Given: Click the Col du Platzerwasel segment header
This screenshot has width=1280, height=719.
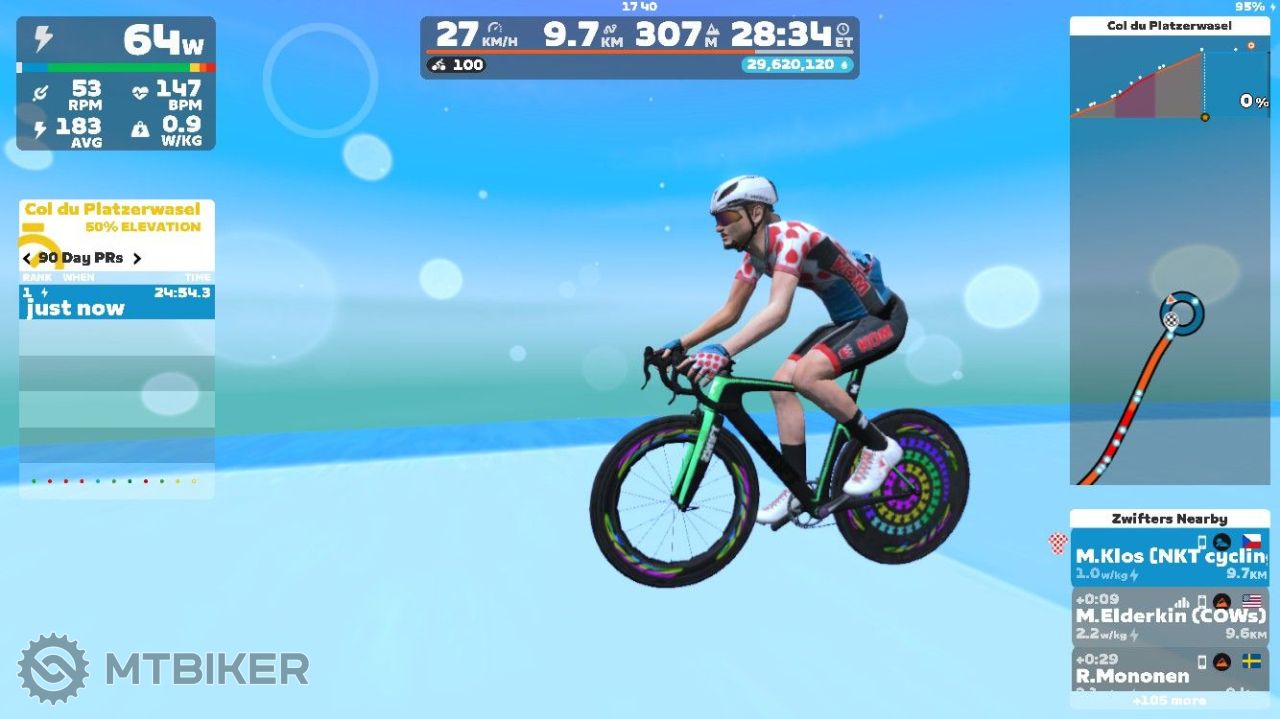Looking at the screenshot, I should pyautogui.click(x=112, y=210).
